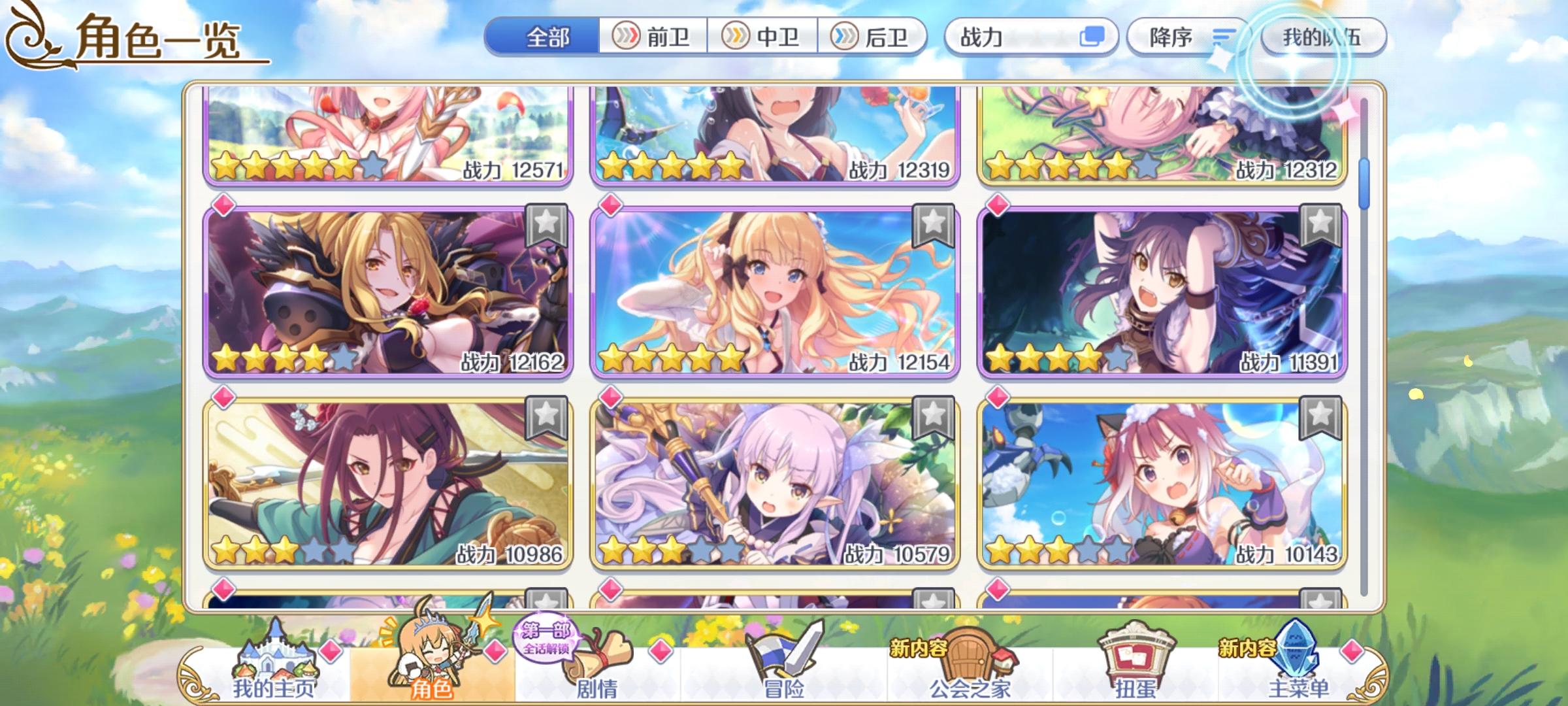Switch to the 前卫 vanguard filter tab
Viewport: 1568px width, 706px height.
653,37
